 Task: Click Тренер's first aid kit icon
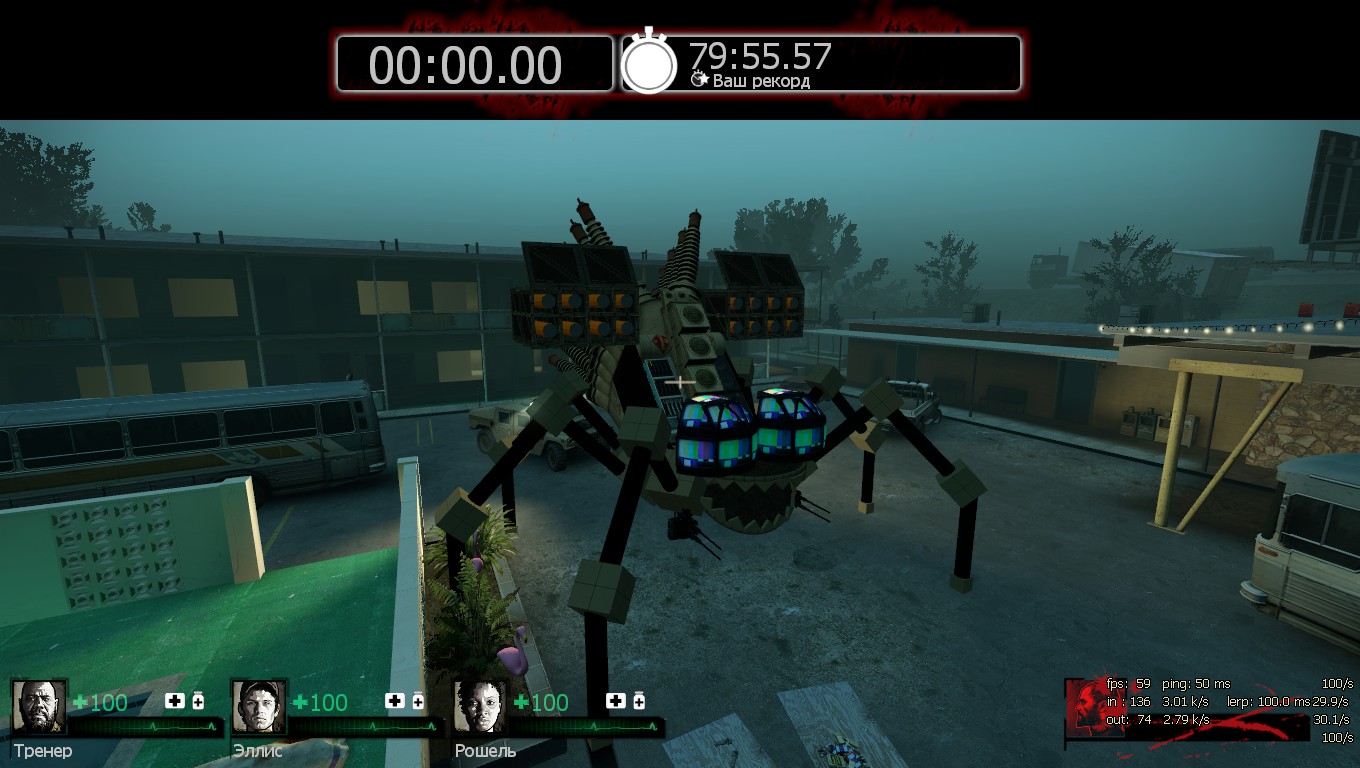coord(175,701)
